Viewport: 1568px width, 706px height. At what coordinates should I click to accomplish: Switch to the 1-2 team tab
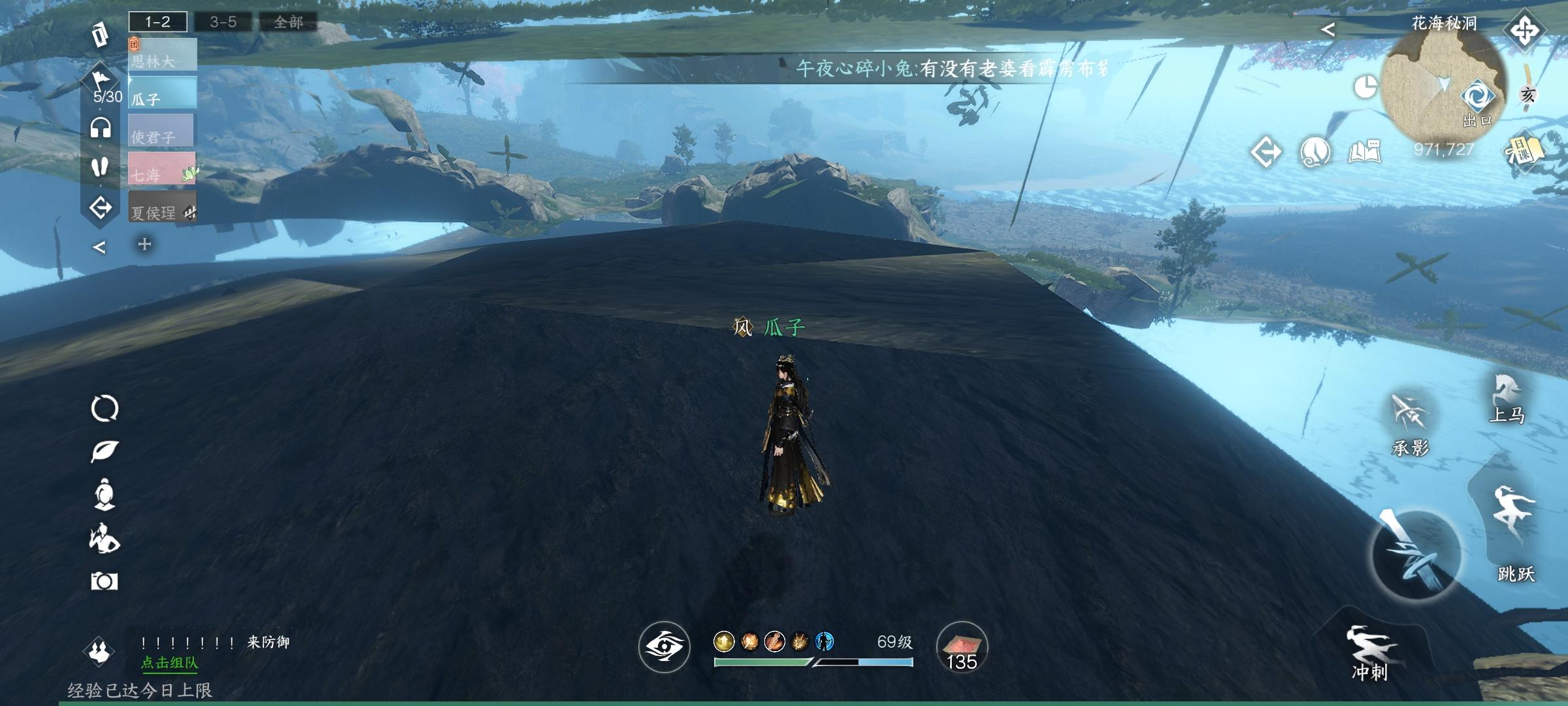coord(157,22)
